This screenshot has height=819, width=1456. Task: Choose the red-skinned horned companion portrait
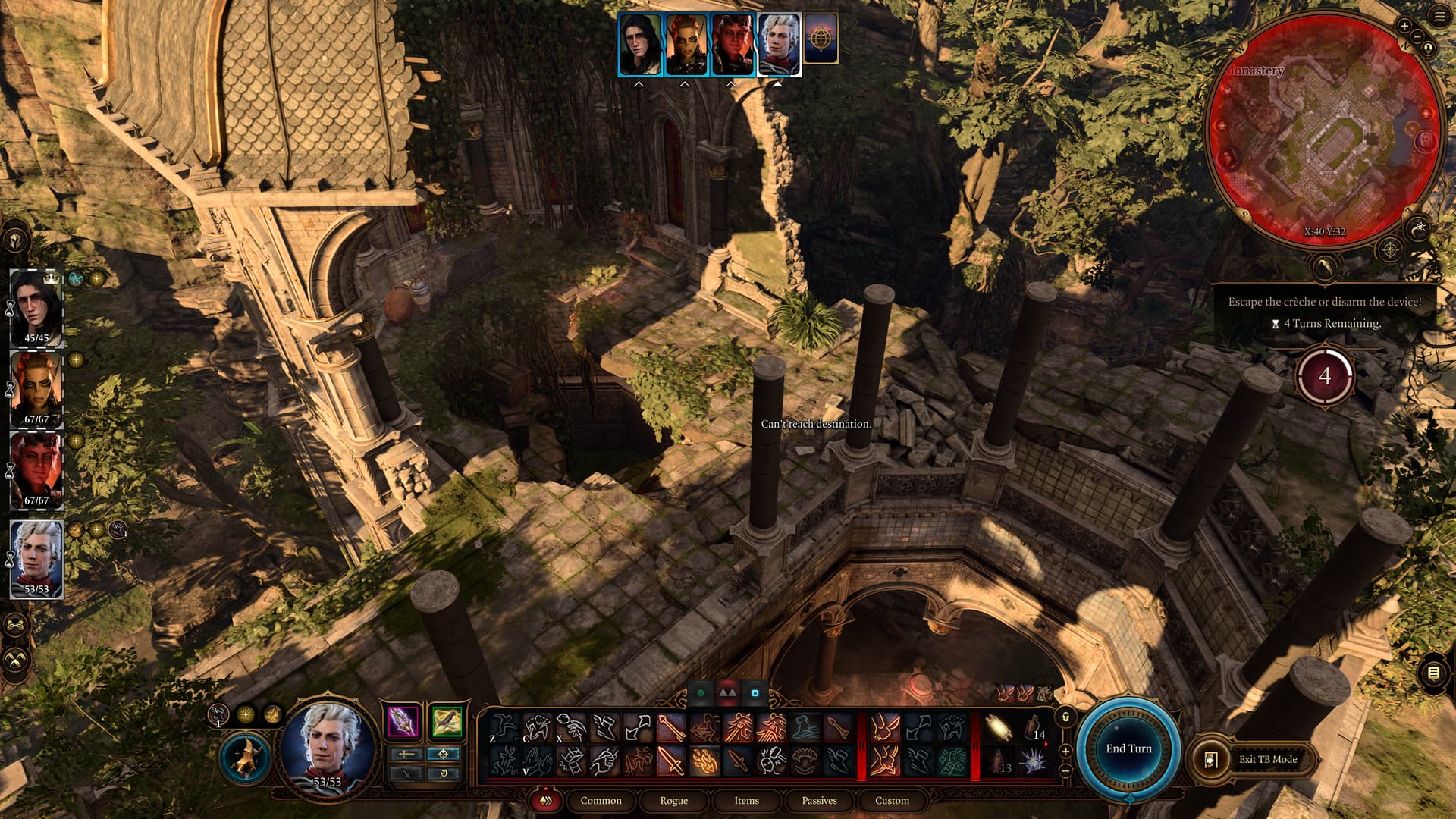(x=36, y=470)
